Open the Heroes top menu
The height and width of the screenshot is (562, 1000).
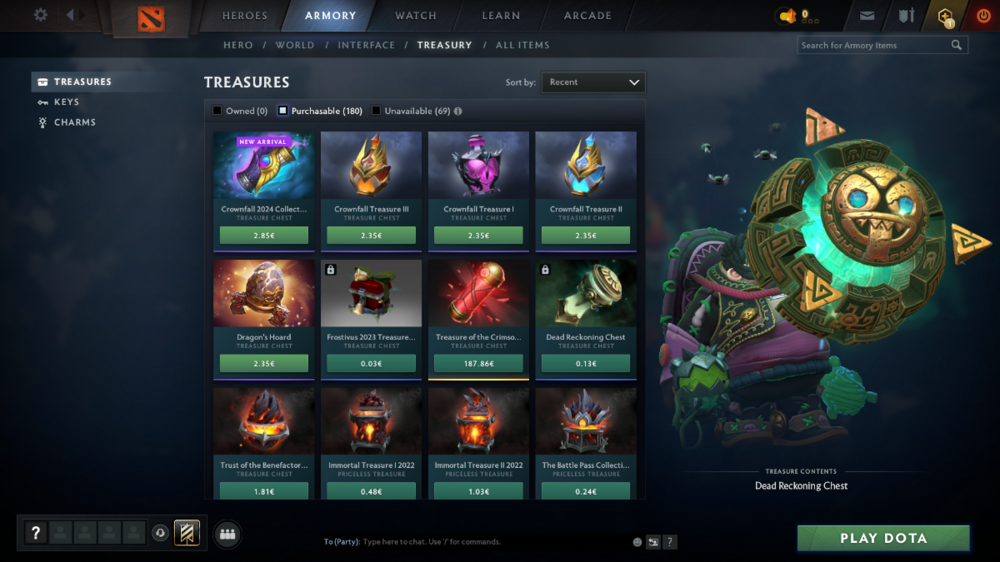pyautogui.click(x=245, y=15)
